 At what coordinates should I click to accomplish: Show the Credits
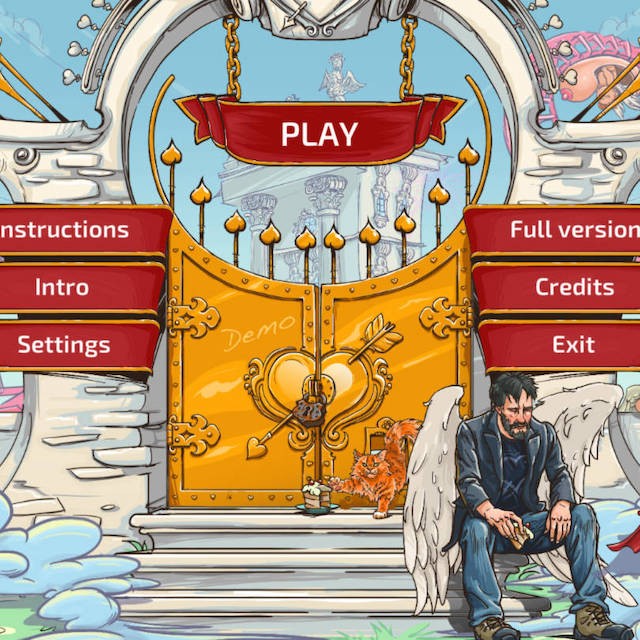click(574, 288)
